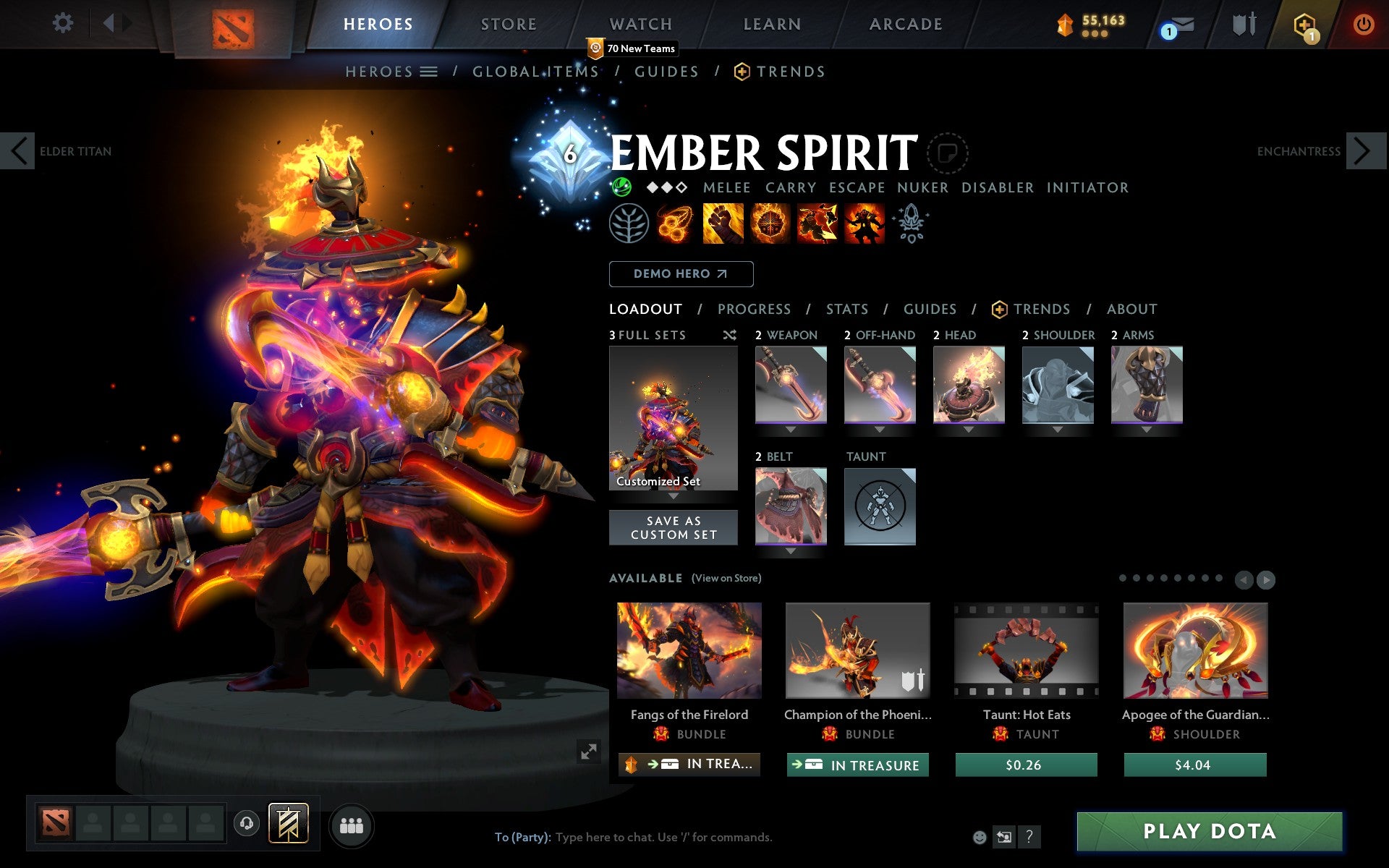Click the shuffle icon next to Full Sets
The height and width of the screenshot is (868, 1389).
729,335
